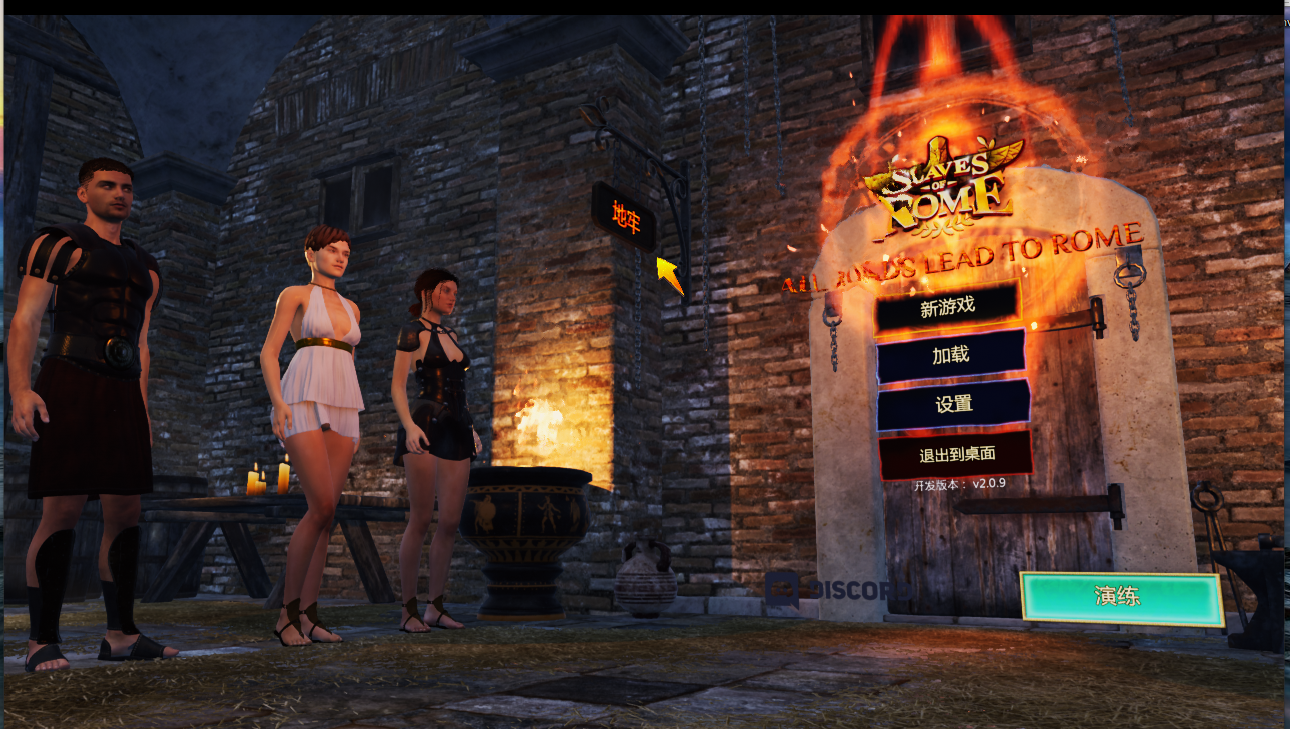1290x729 pixels.
Task: Click the green 演练 button
Action: (1122, 598)
